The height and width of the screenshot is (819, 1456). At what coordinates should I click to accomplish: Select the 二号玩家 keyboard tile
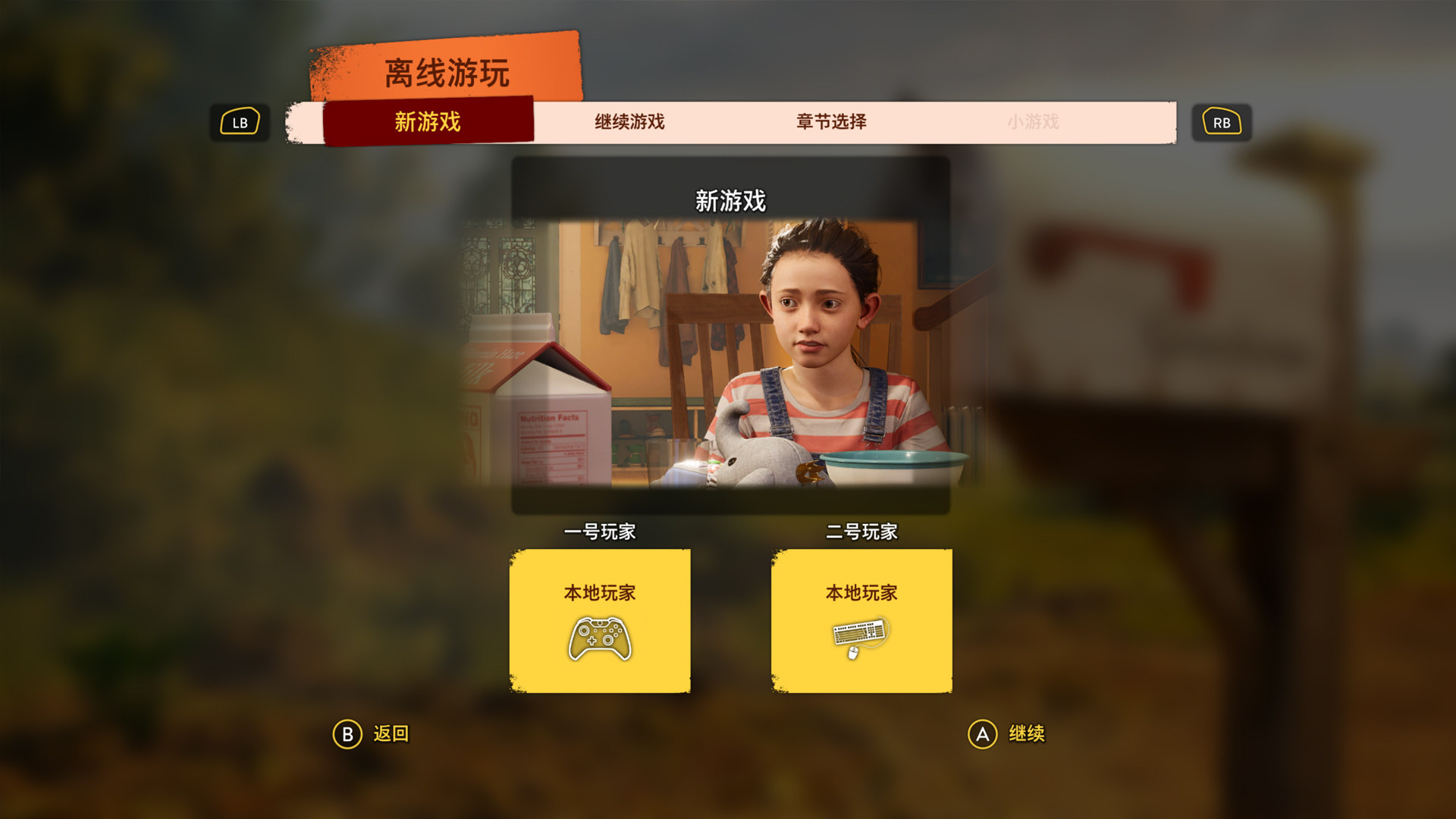coord(861,620)
